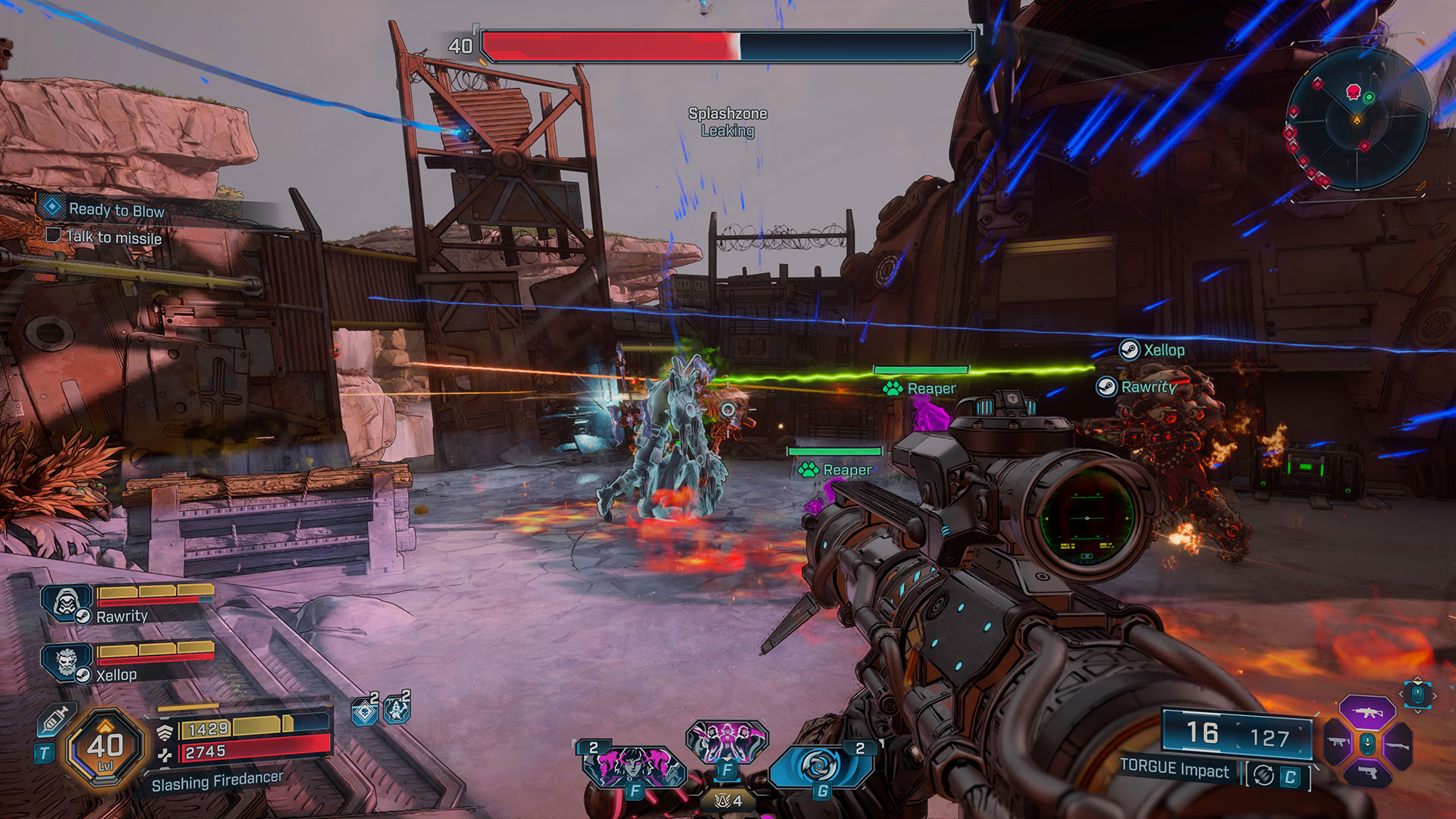Click the skull diamond status buff icon

(x=365, y=711)
